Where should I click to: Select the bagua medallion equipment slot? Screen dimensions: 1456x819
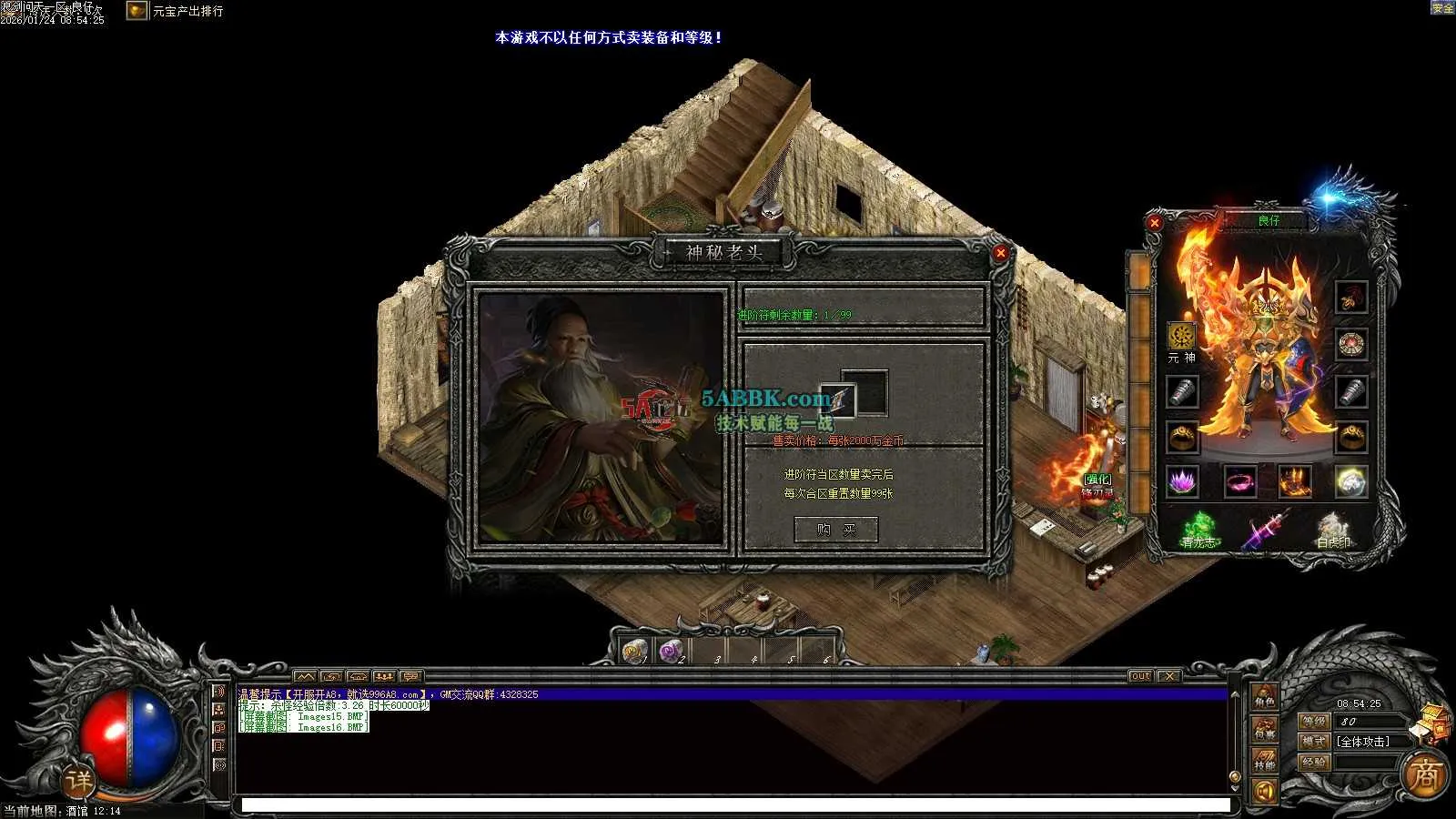(x=1350, y=344)
